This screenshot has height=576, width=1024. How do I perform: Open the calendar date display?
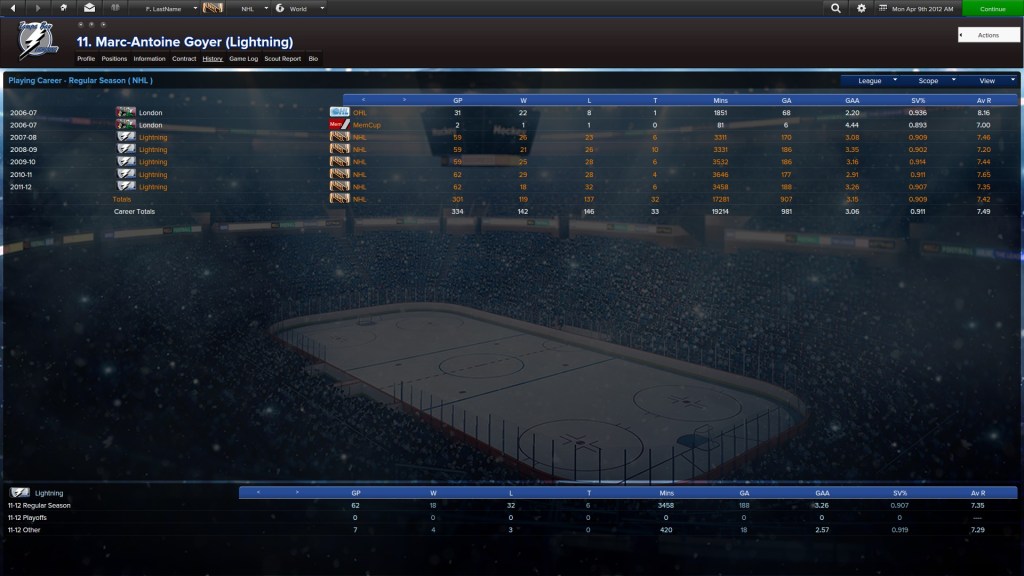[x=915, y=8]
